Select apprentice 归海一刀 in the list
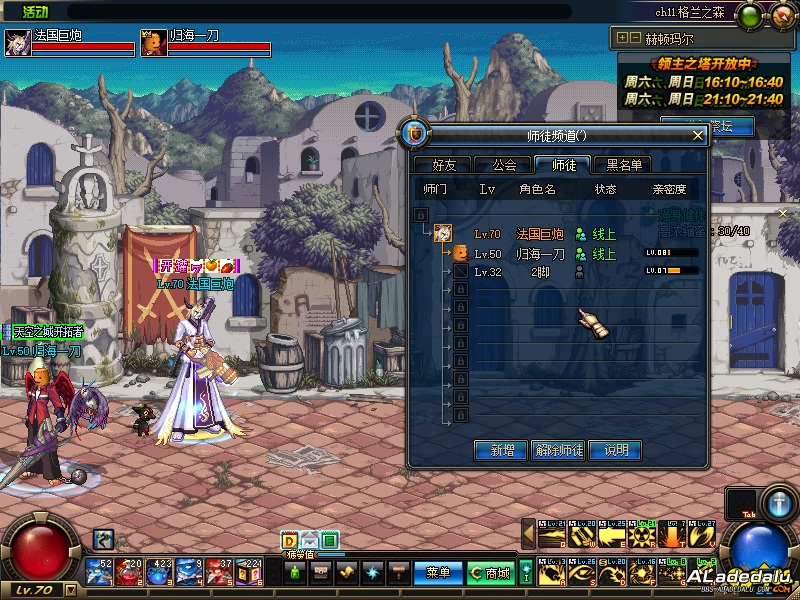 (x=540, y=254)
